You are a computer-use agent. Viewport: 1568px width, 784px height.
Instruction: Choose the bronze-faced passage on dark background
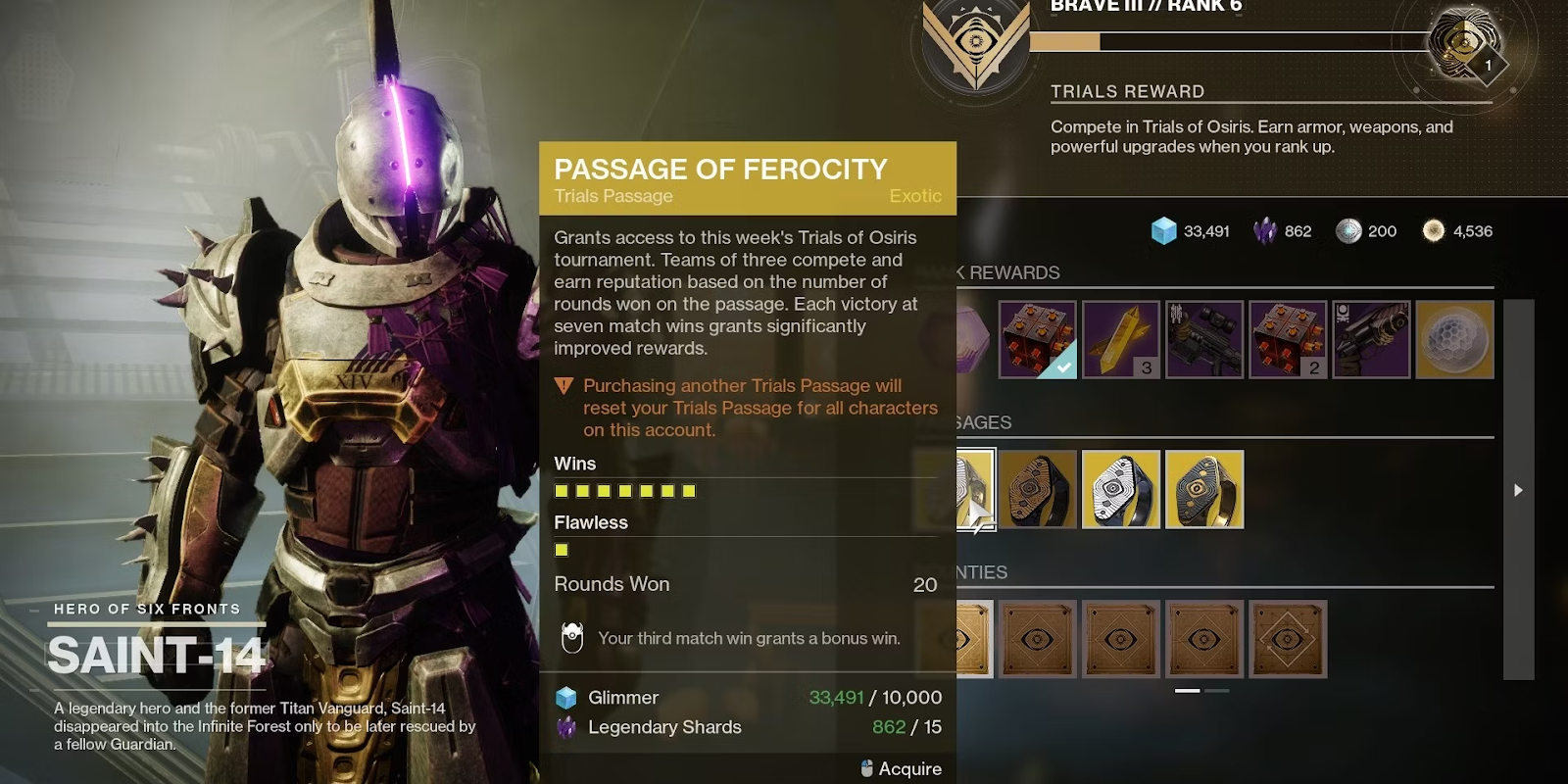[x=1038, y=489]
